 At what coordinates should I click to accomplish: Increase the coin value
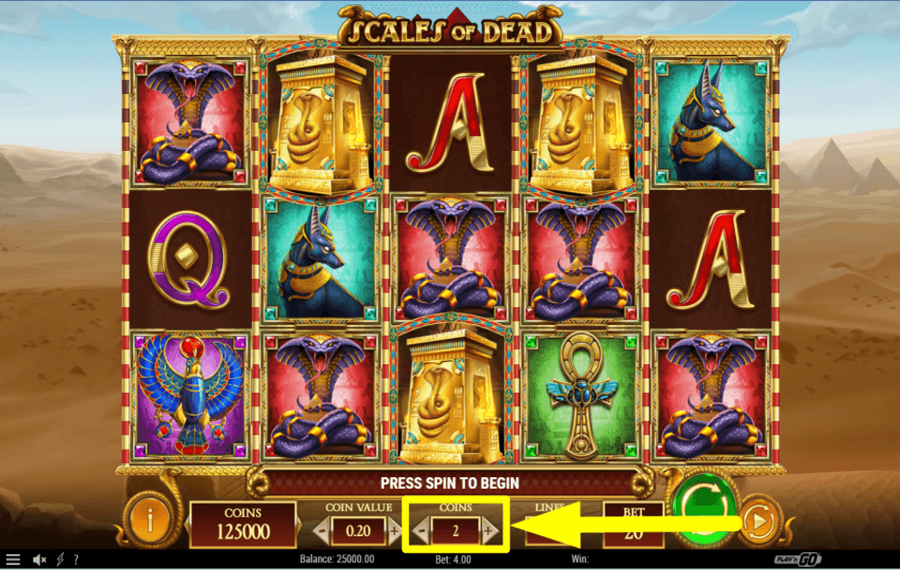pos(394,531)
